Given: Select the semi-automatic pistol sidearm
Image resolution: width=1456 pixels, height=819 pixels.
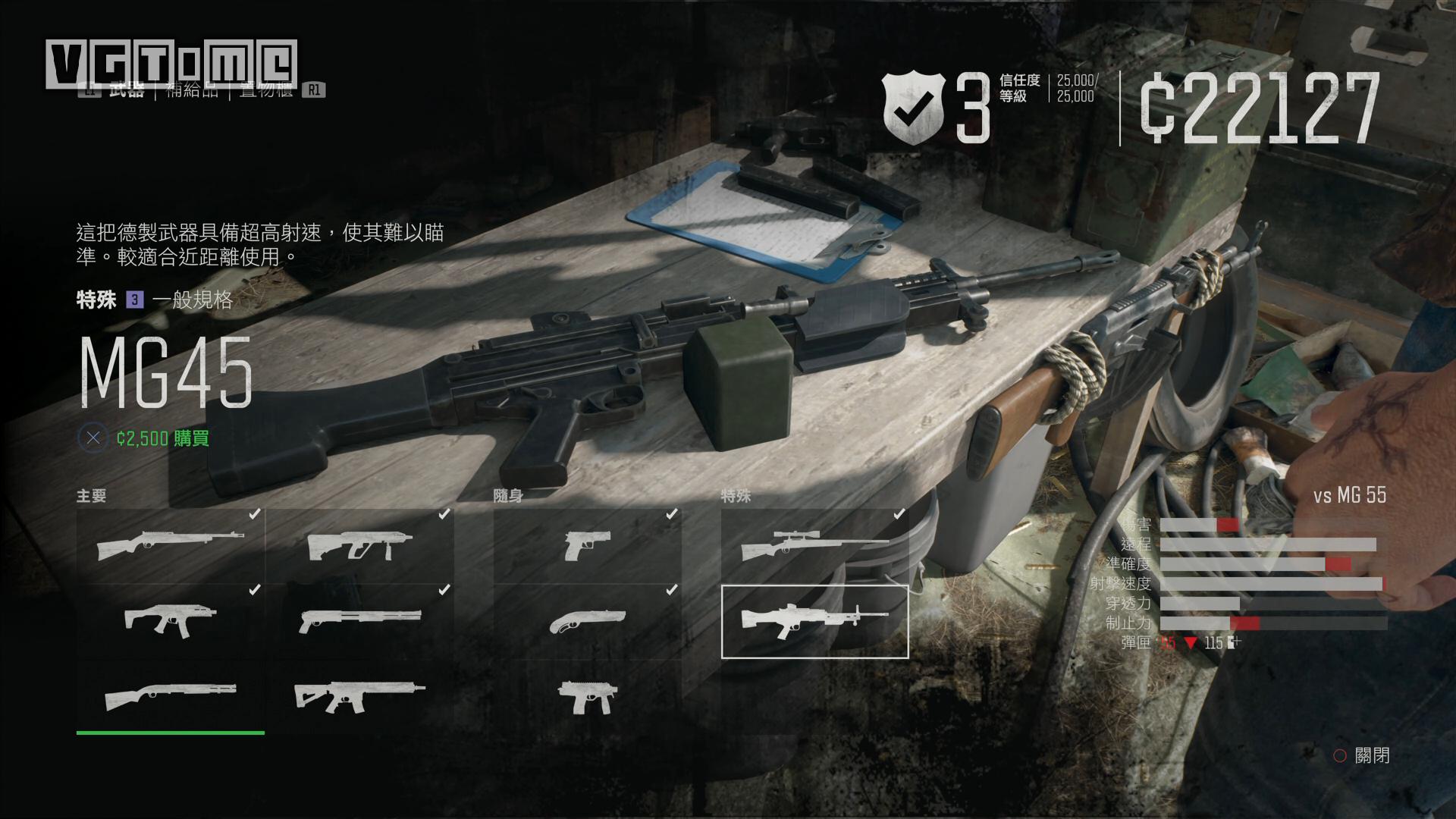Looking at the screenshot, I should coord(587,545).
